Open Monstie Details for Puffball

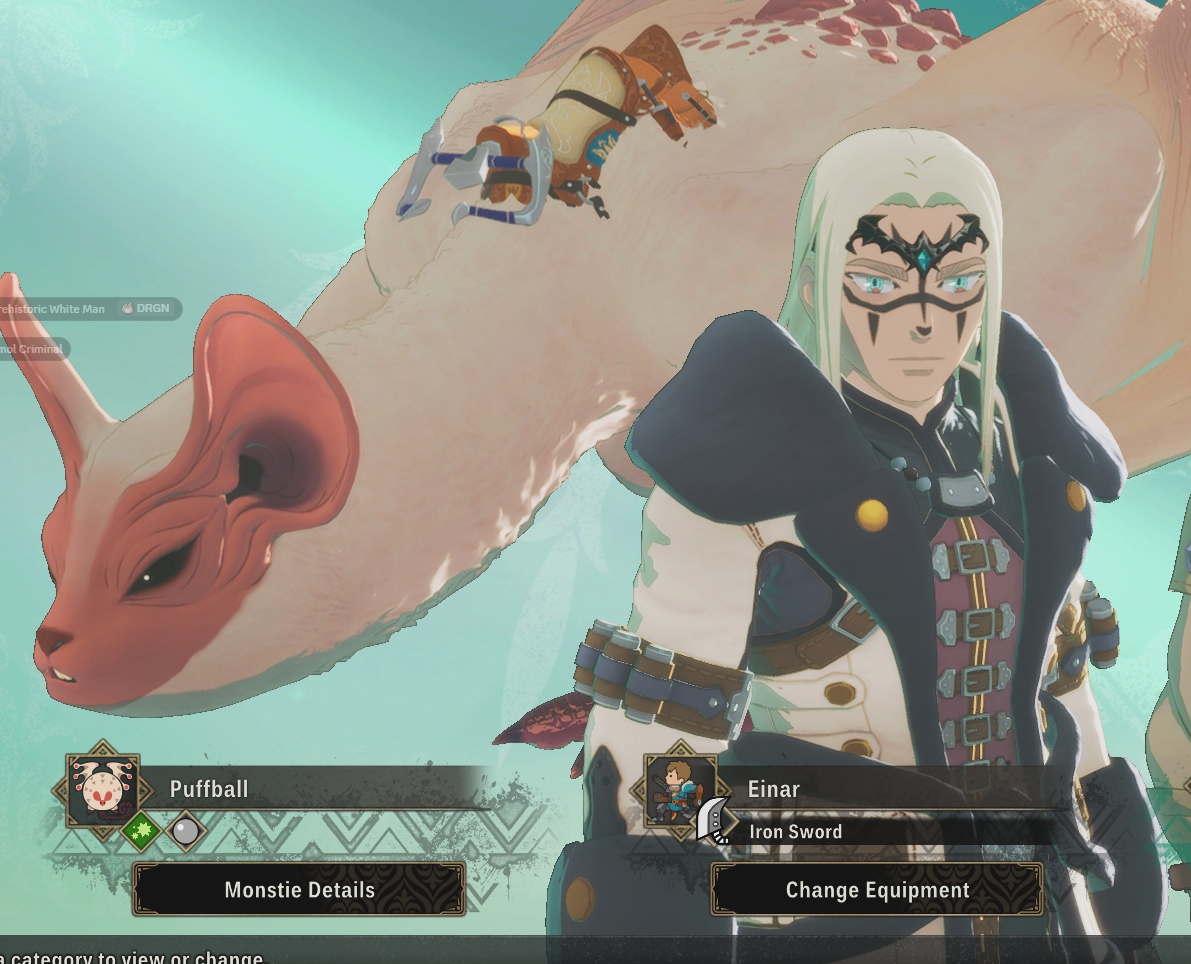299,890
